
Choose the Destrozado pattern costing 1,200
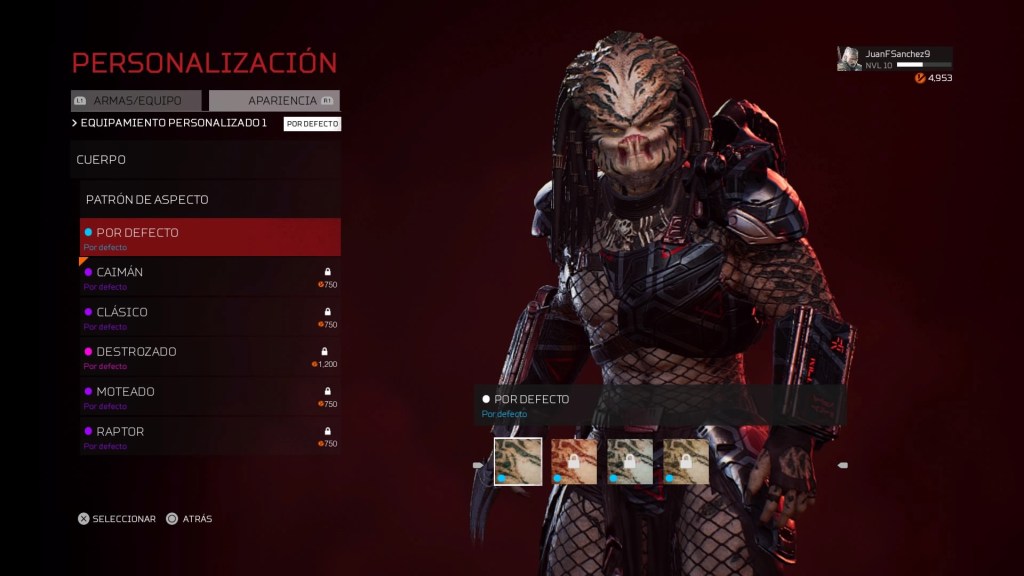point(210,357)
